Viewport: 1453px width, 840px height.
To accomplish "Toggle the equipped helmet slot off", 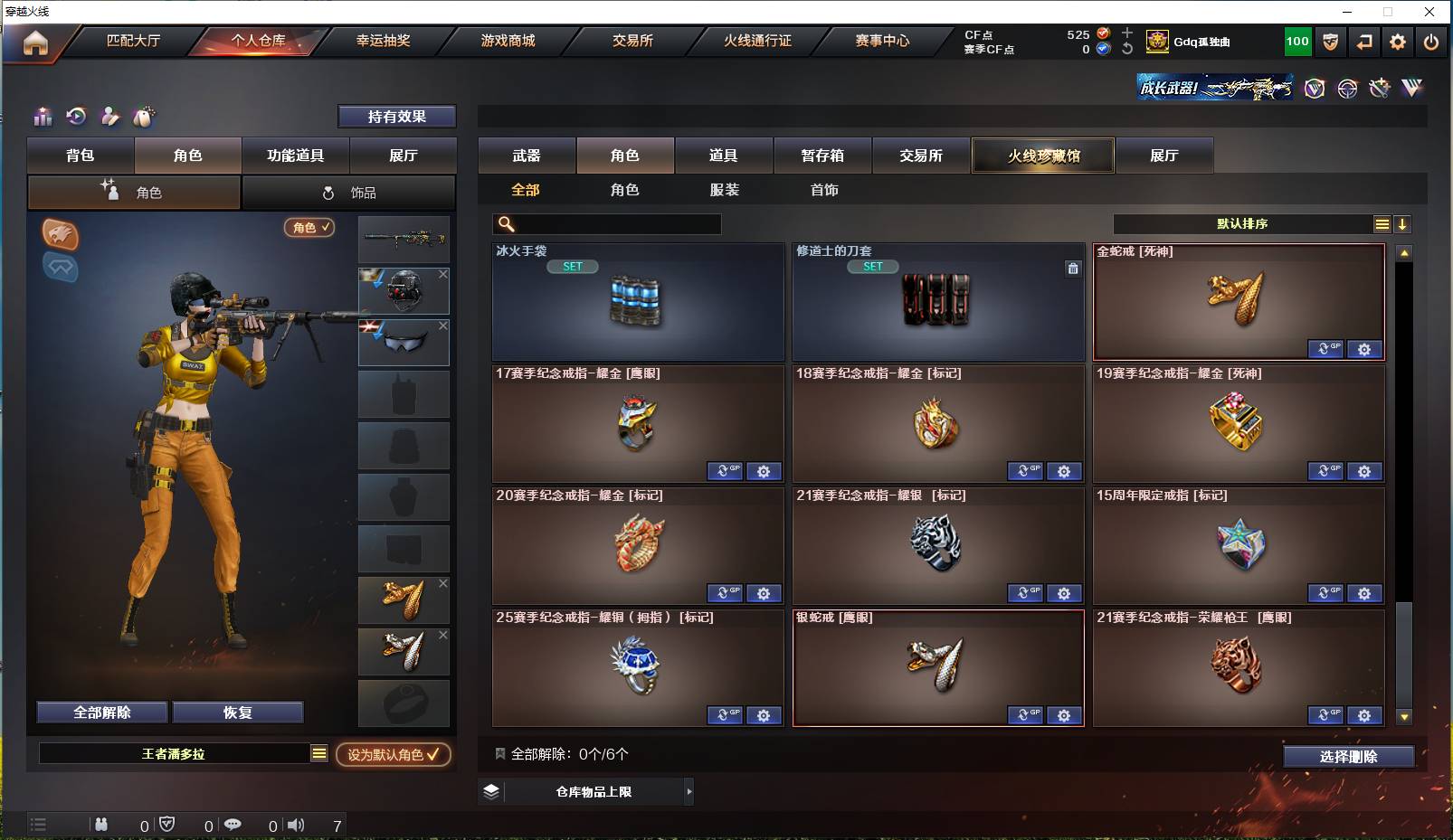I will coord(442,274).
